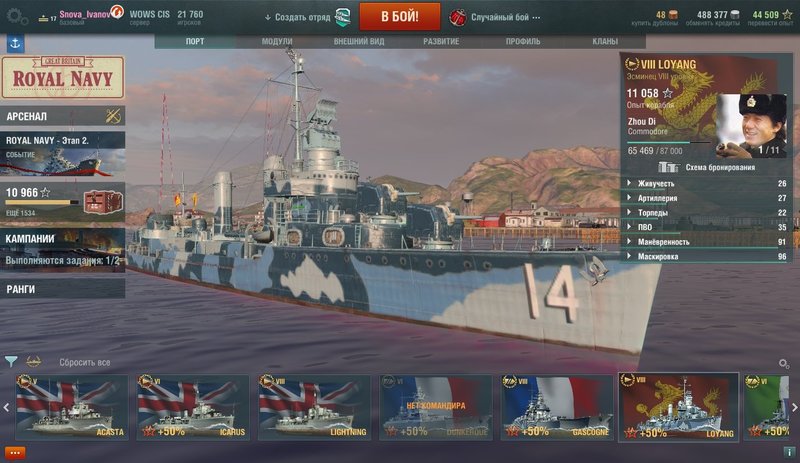Switch to the ВНЕШНИЙ ВИД tab
Image resolution: width=800 pixels, height=463 pixels.
pyautogui.click(x=358, y=42)
